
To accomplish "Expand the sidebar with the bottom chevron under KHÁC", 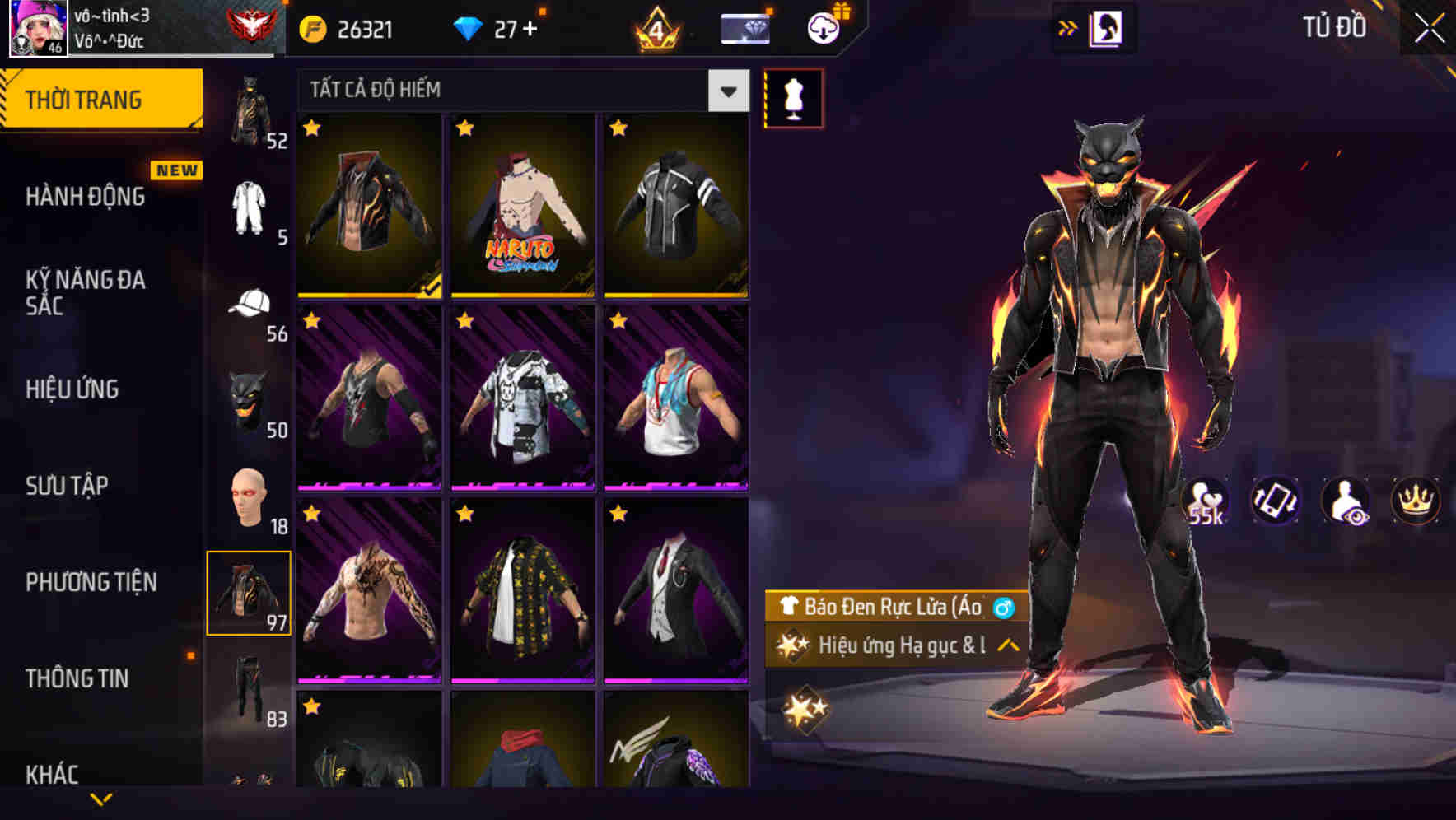I will tap(101, 799).
